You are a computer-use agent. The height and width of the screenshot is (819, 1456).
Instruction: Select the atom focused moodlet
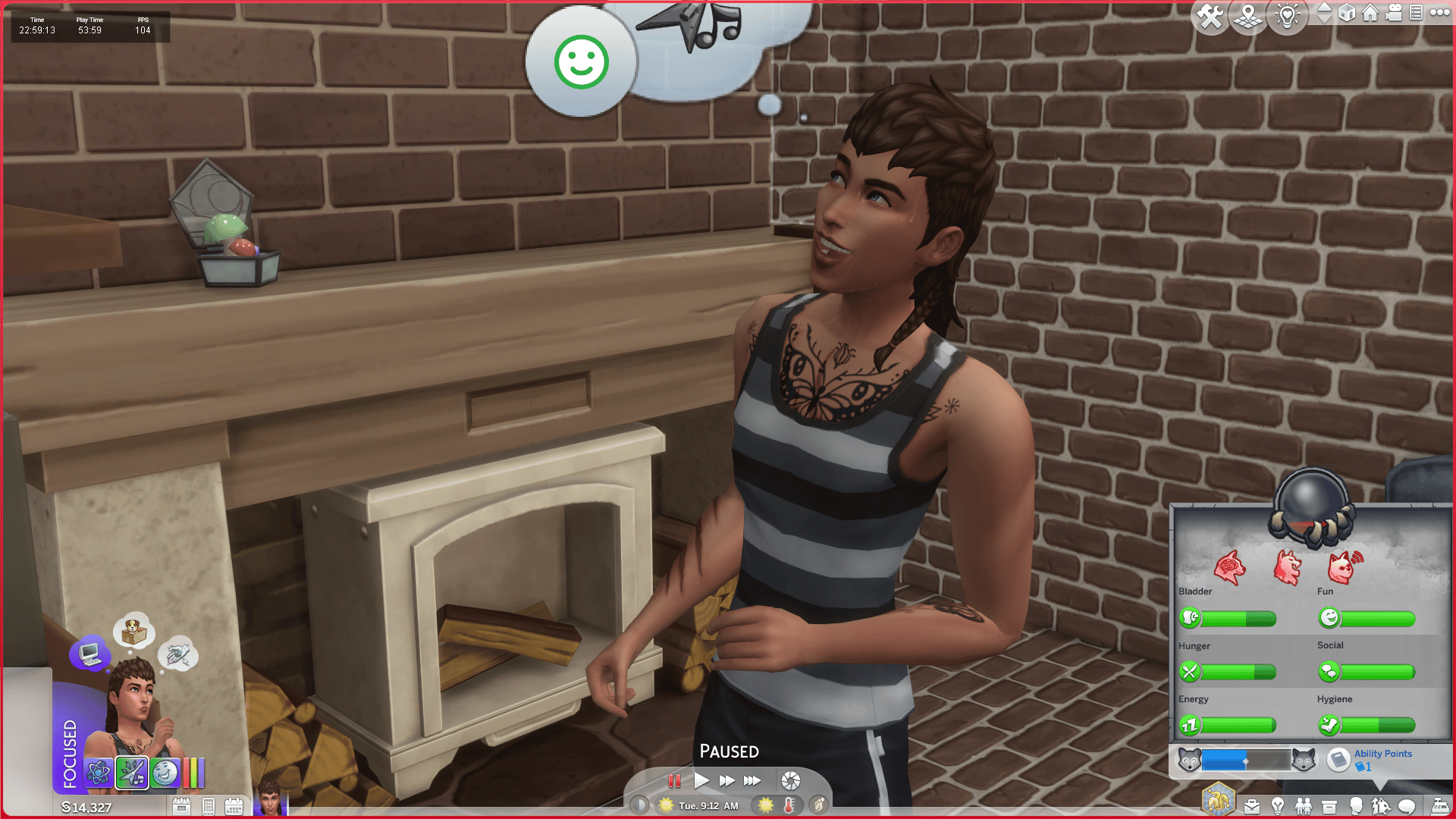(x=99, y=773)
